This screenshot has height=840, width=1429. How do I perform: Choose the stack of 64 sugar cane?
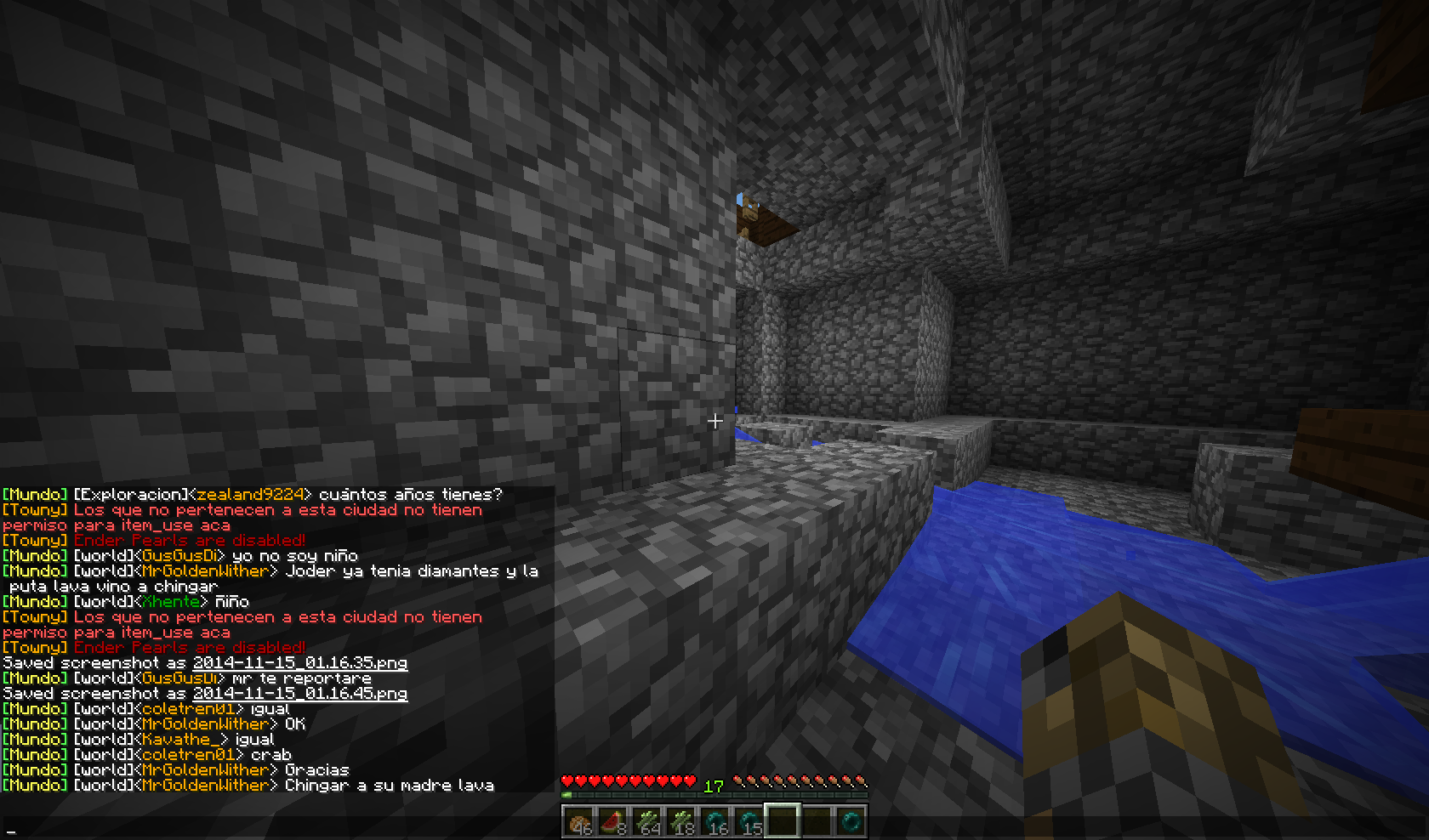tap(646, 821)
